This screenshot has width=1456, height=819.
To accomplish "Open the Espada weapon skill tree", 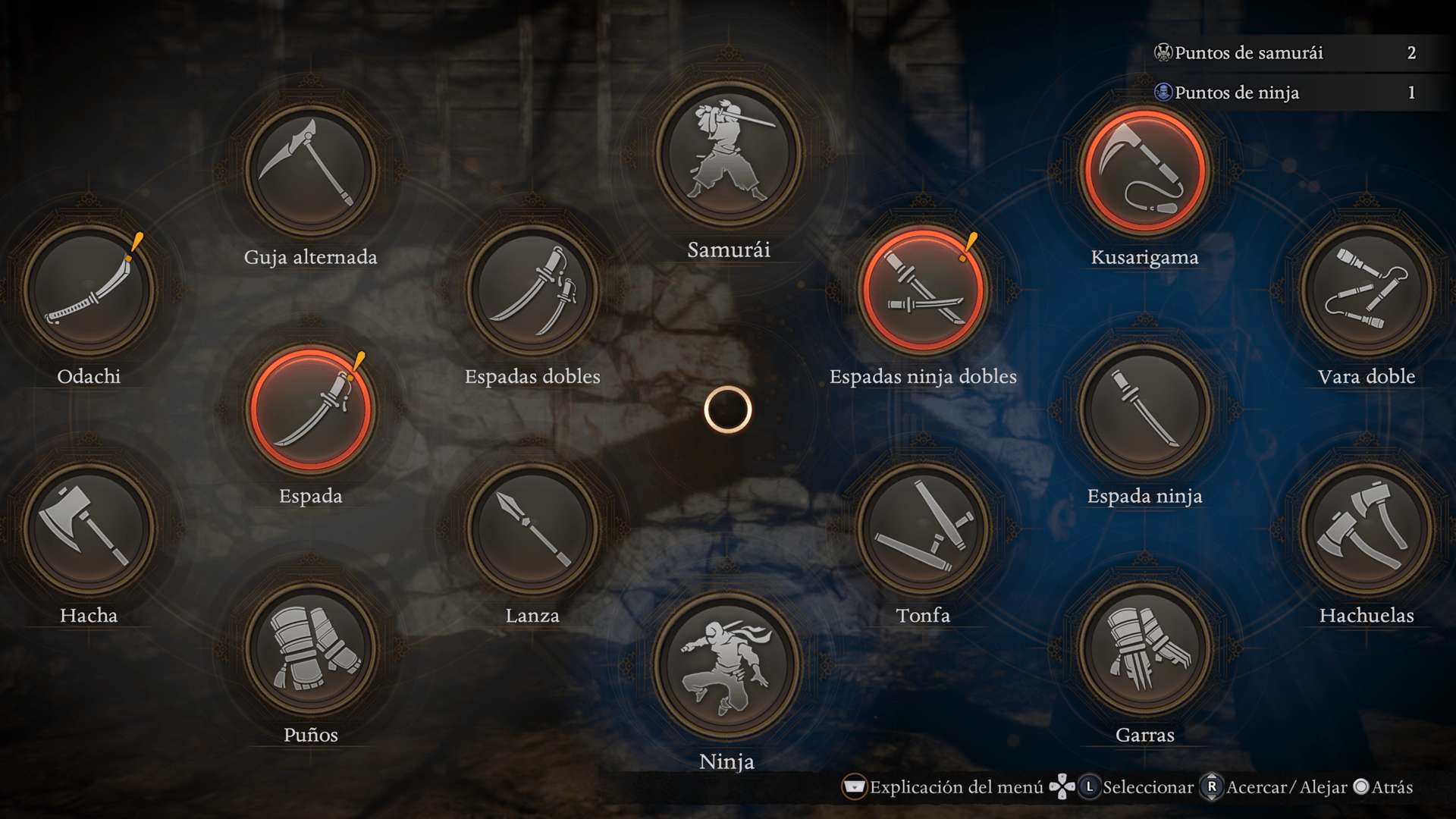I will (311, 409).
